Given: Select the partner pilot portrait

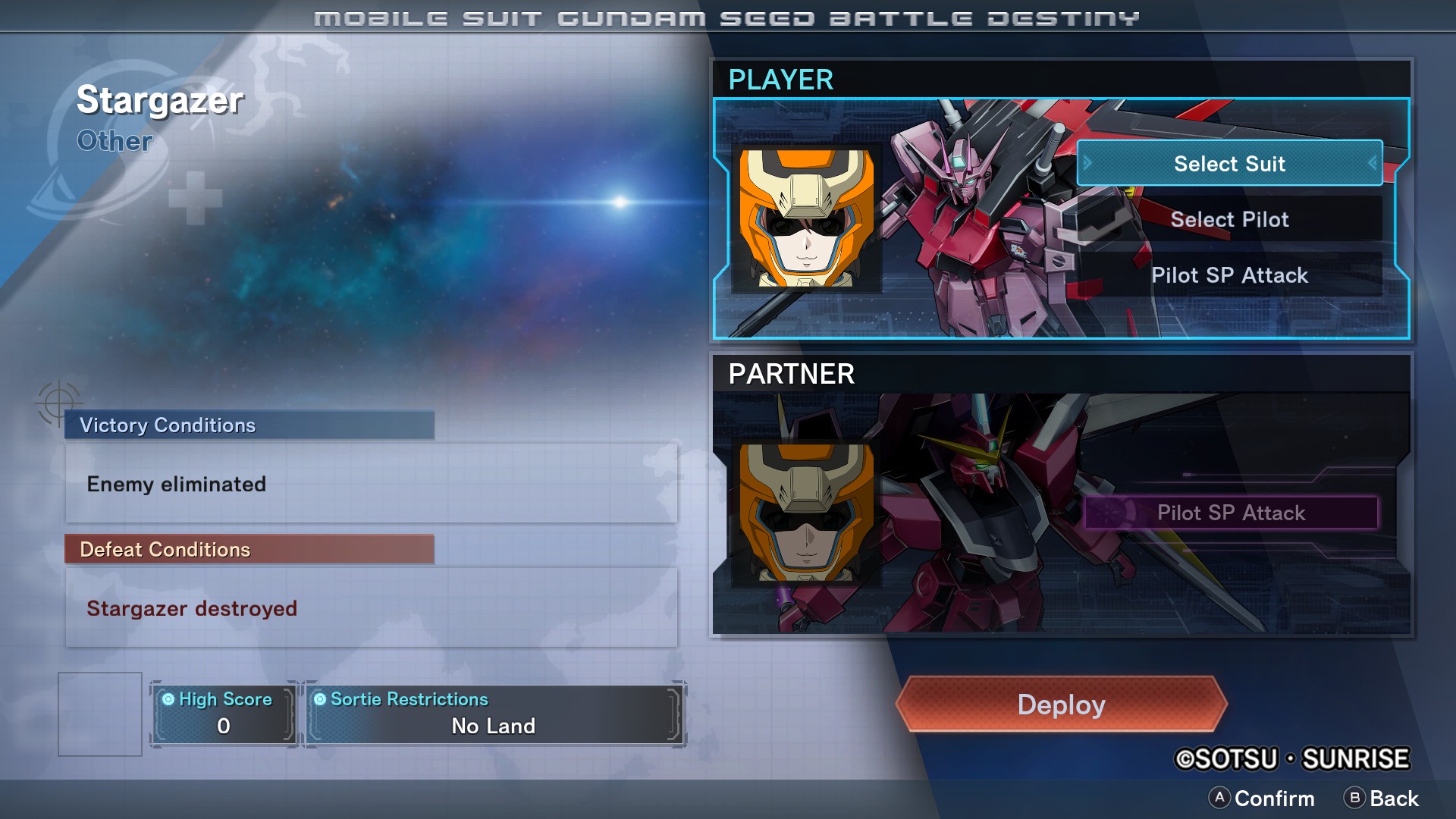Looking at the screenshot, I should pyautogui.click(x=806, y=513).
